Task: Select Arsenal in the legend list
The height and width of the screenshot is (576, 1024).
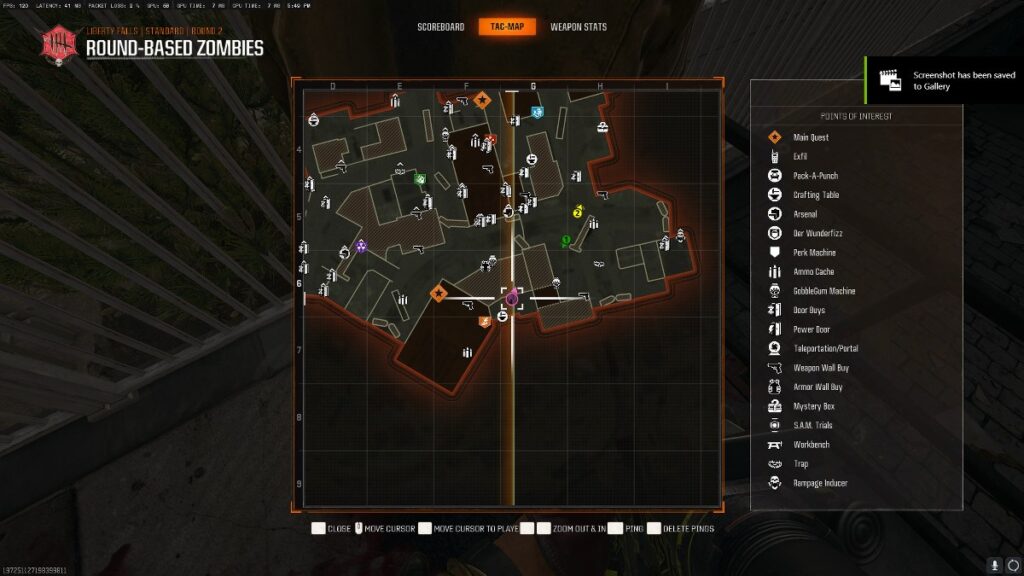Action: [805, 214]
